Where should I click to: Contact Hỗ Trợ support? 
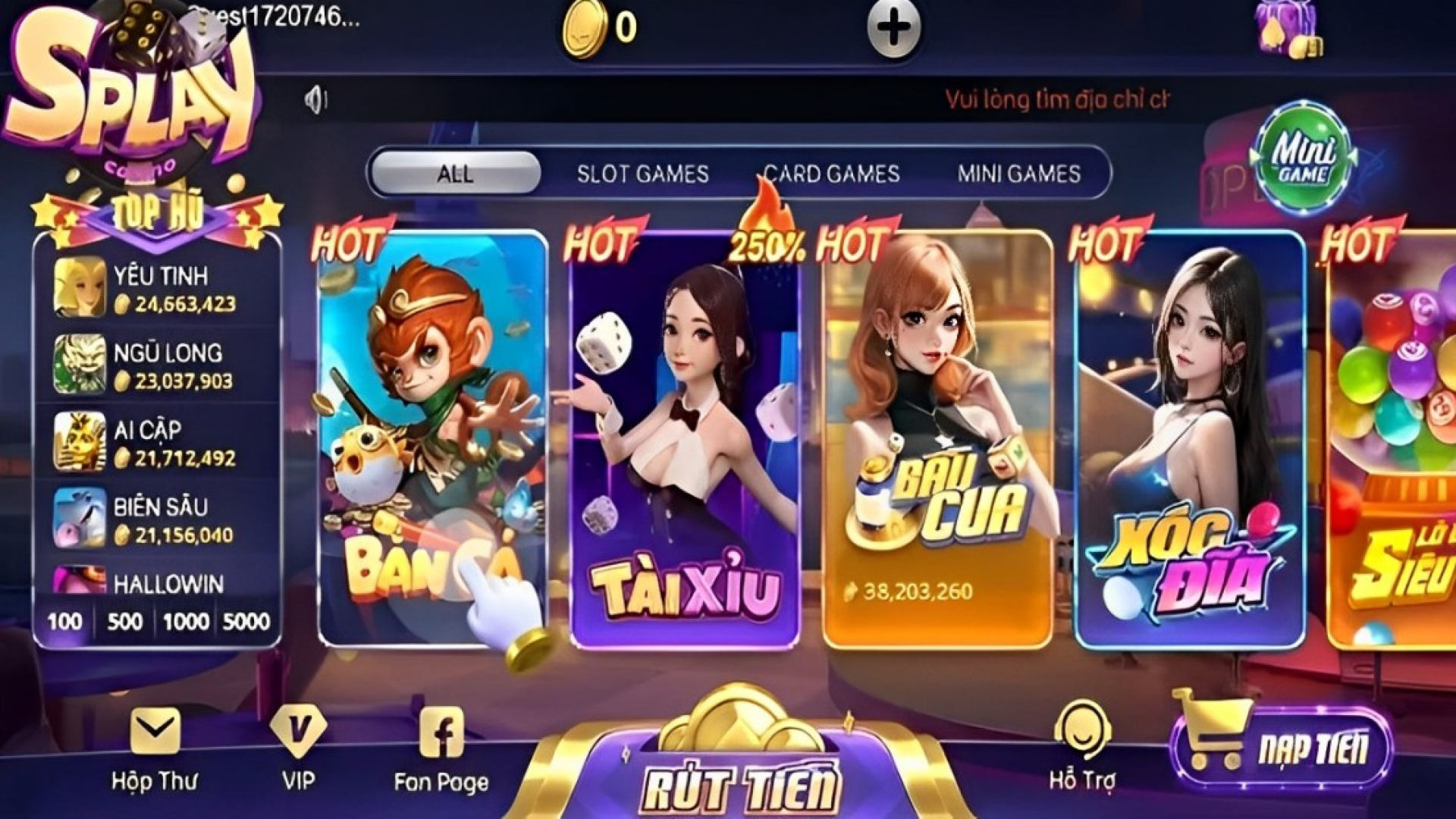(x=1082, y=747)
